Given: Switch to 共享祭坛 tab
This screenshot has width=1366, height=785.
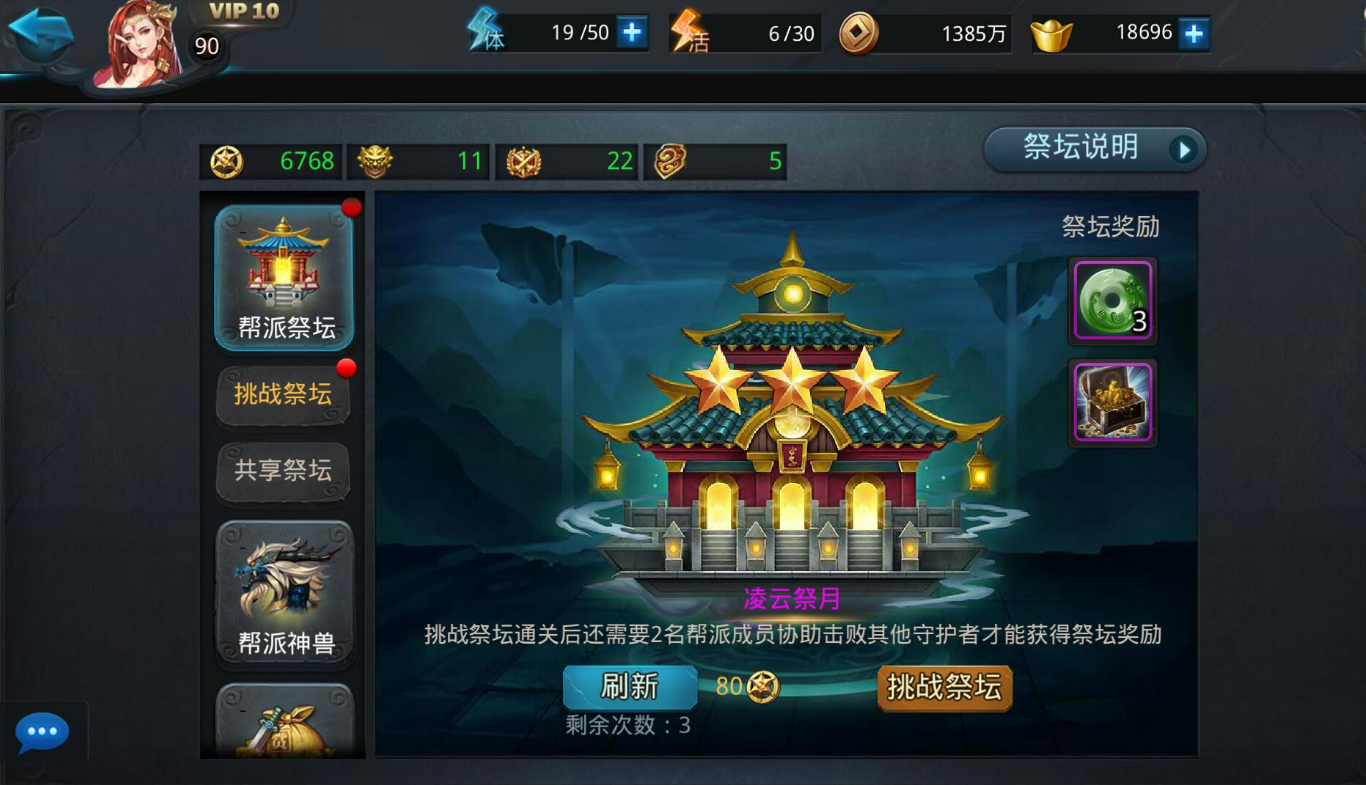Looking at the screenshot, I should pos(283,470).
